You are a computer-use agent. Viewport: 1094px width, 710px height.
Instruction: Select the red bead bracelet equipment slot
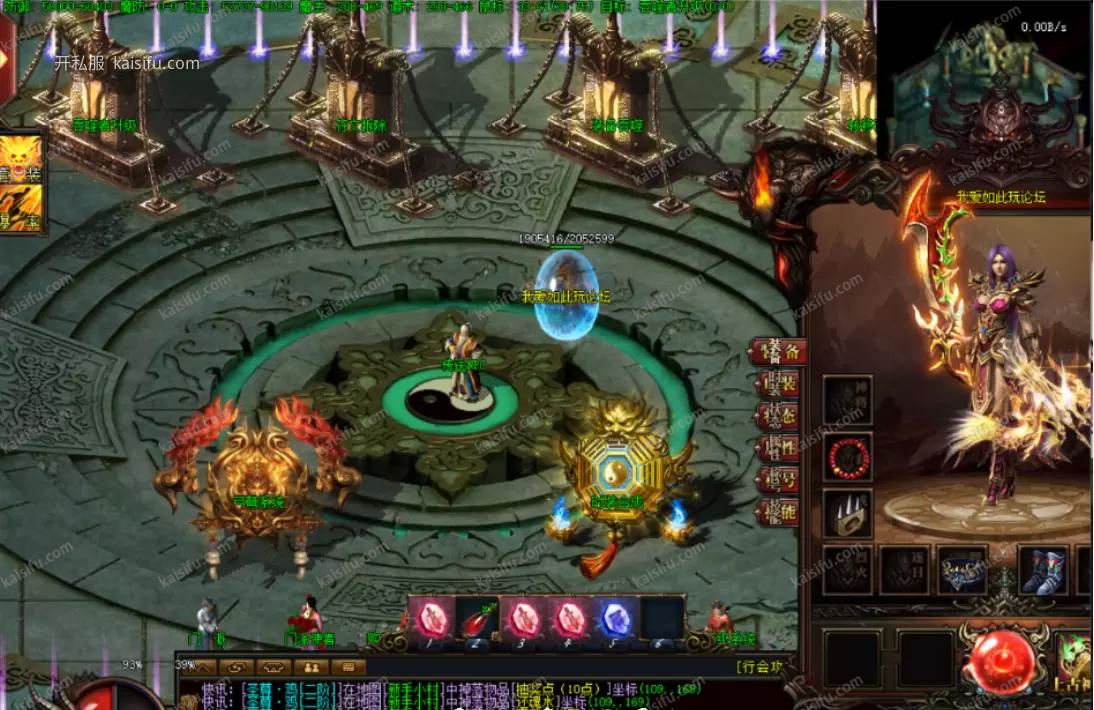pyautogui.click(x=848, y=457)
